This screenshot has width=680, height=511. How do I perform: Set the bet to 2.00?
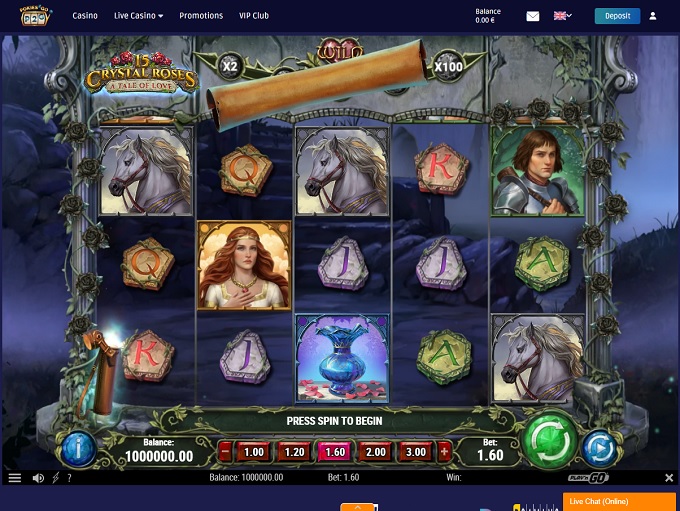tap(377, 451)
